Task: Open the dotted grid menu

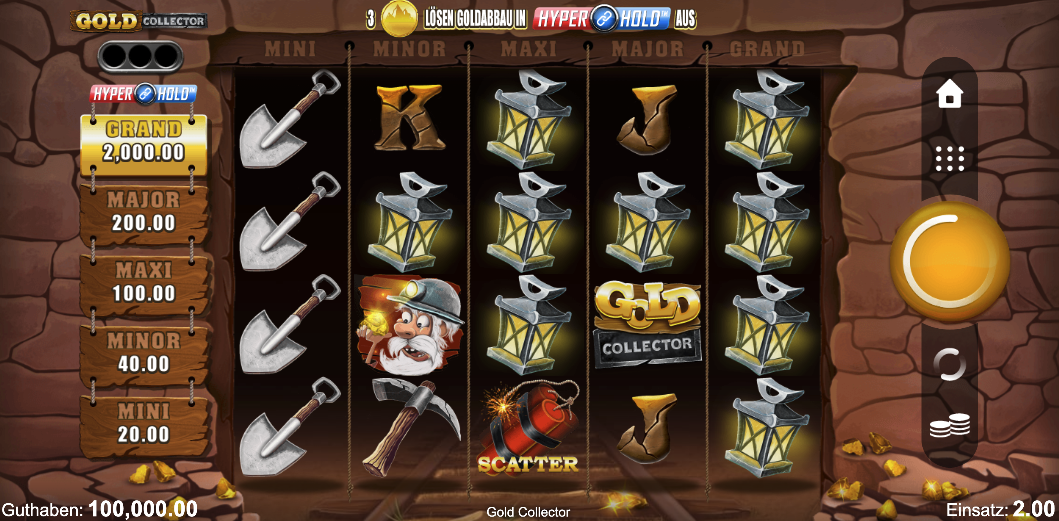Action: click(x=949, y=158)
